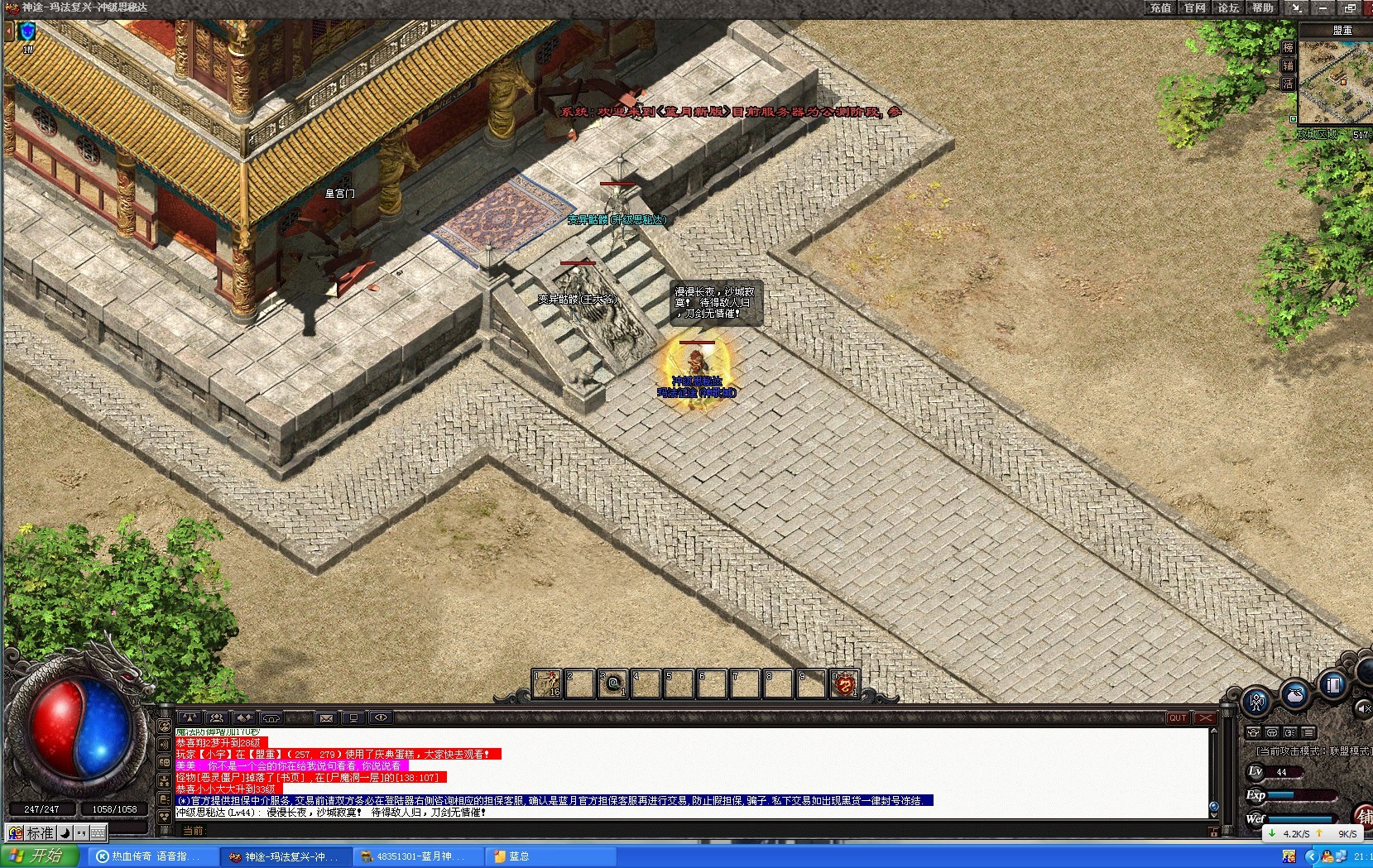Activate the red dragon item in slot 0

pos(843,683)
